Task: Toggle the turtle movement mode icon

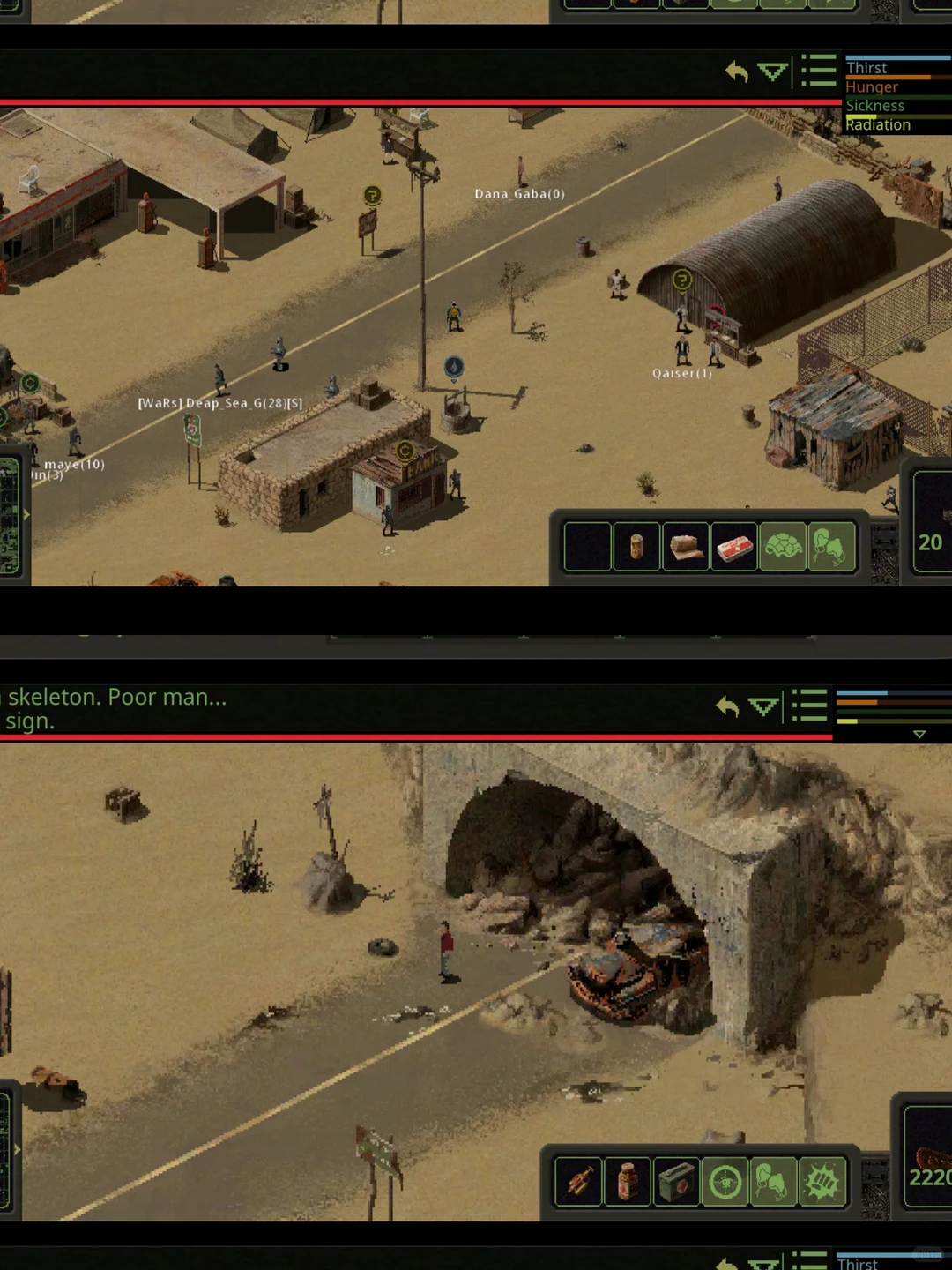Action: pyautogui.click(x=783, y=548)
